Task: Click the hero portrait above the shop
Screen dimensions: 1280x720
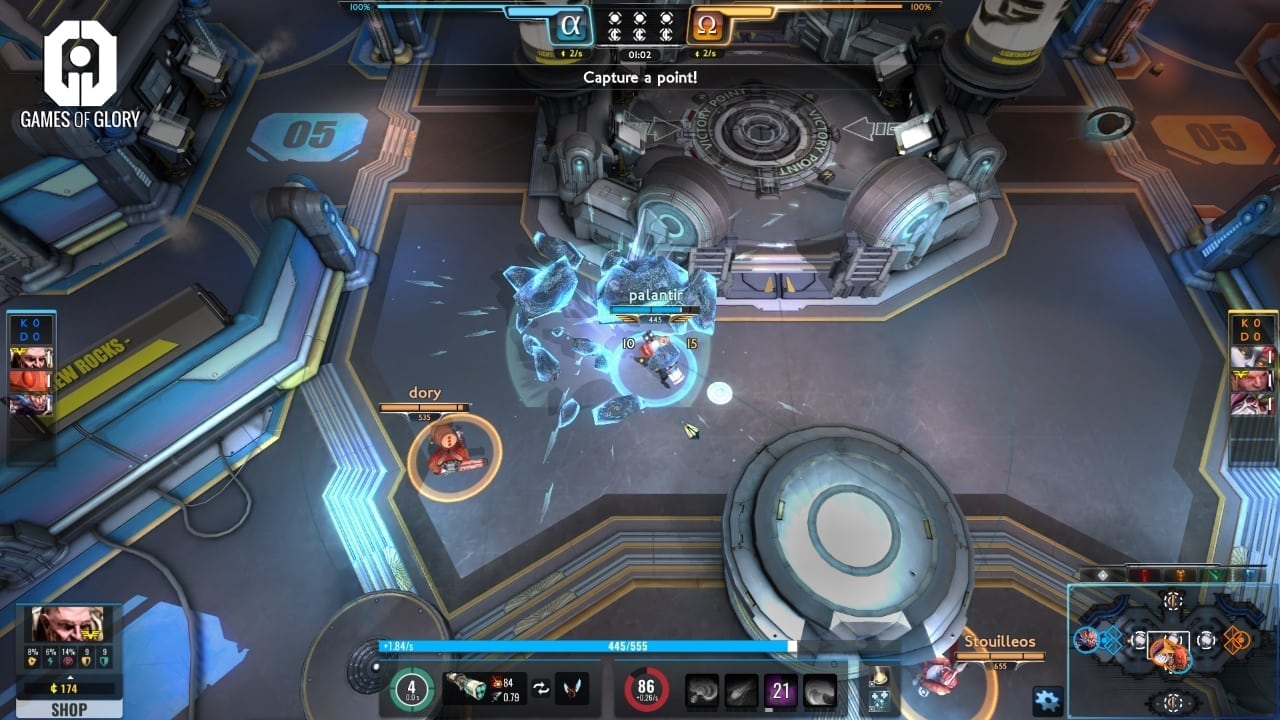Action: (x=69, y=625)
